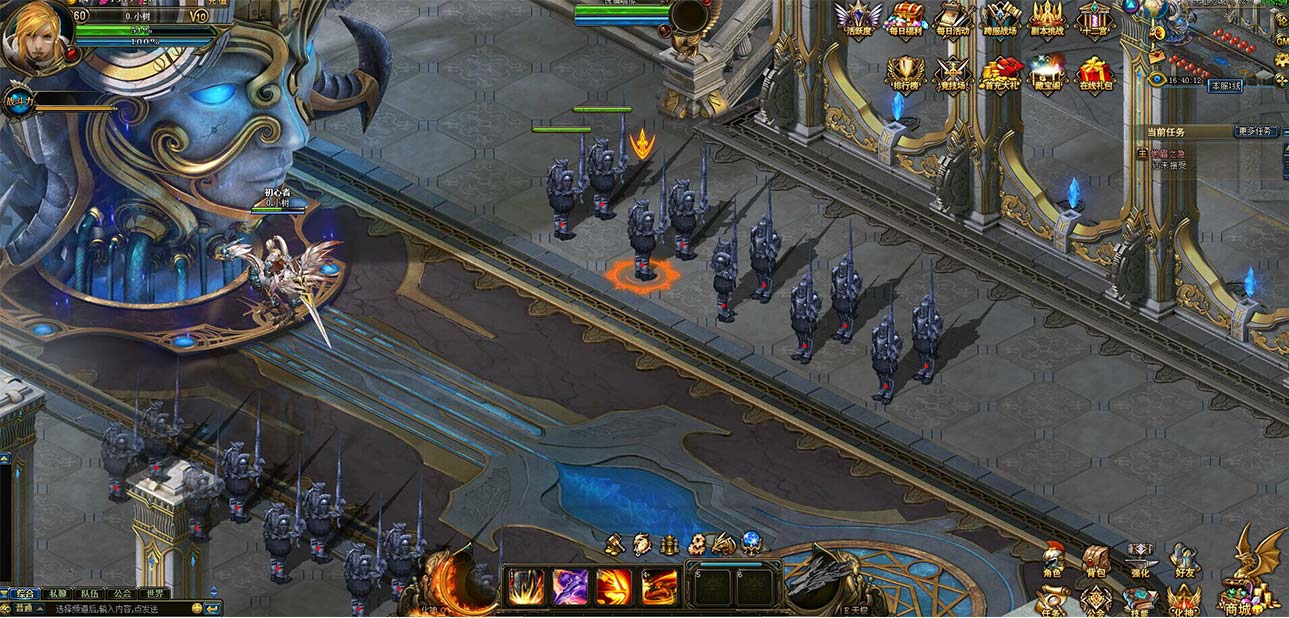Claim the 在线礼包 online gift pack
This screenshot has width=1289, height=618.
[1095, 74]
